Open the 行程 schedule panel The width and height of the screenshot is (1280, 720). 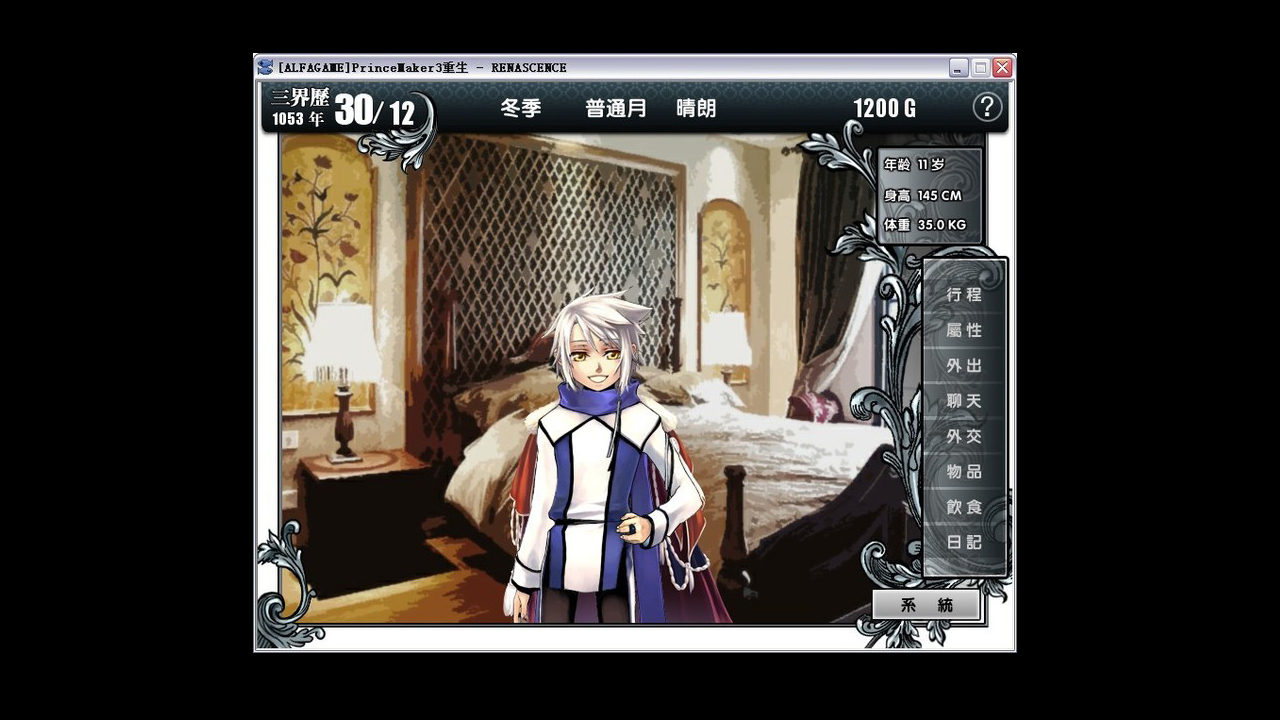click(963, 294)
